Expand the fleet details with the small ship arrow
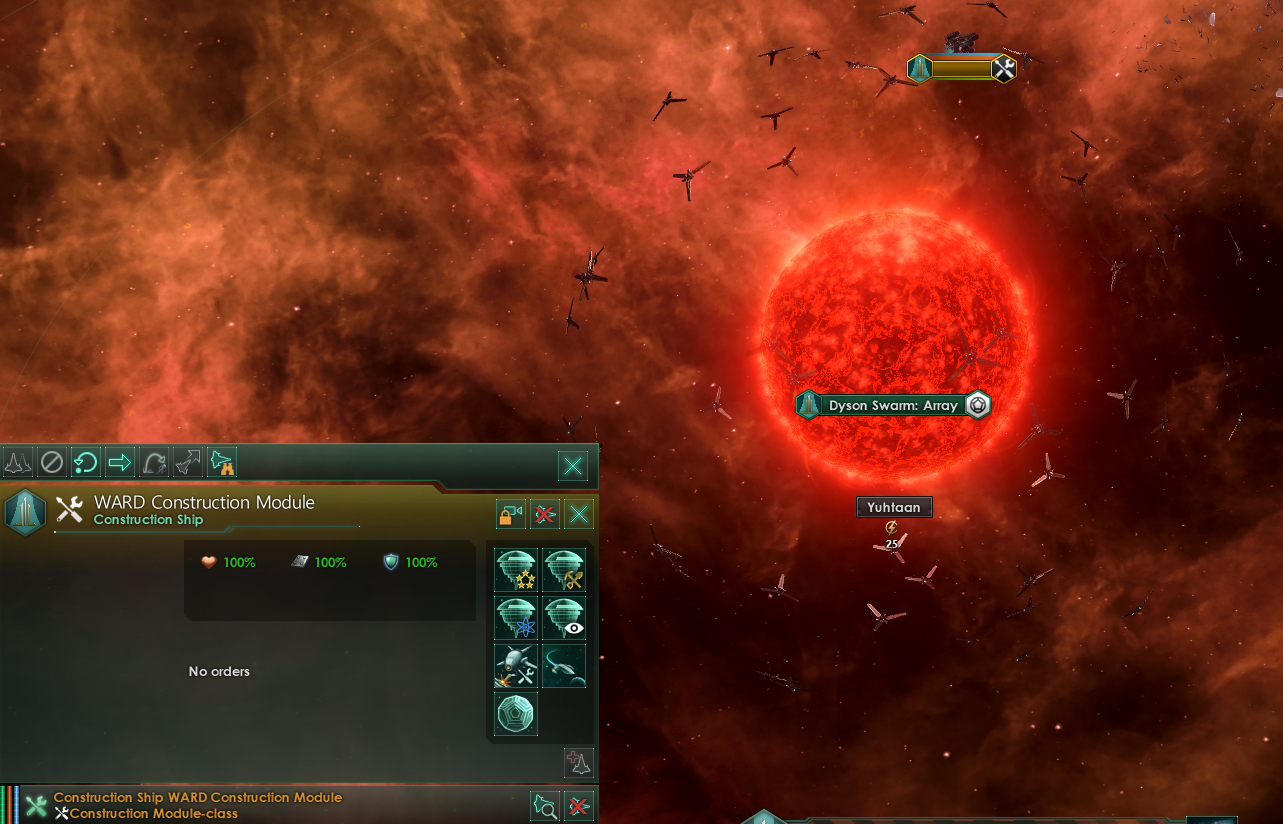Viewport: 1283px width, 824px height. point(578,763)
